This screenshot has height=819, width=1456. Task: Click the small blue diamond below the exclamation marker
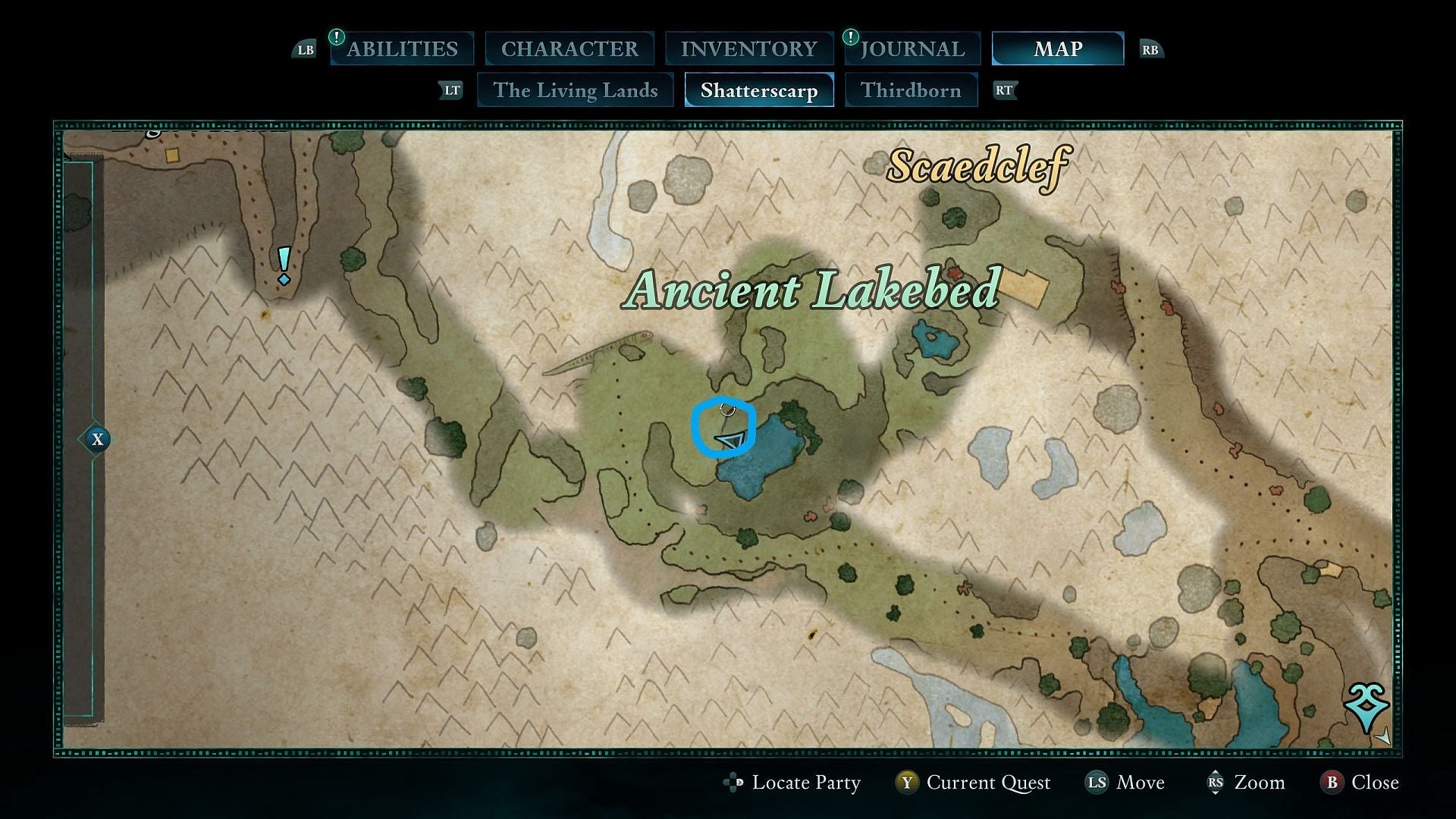pos(284,280)
